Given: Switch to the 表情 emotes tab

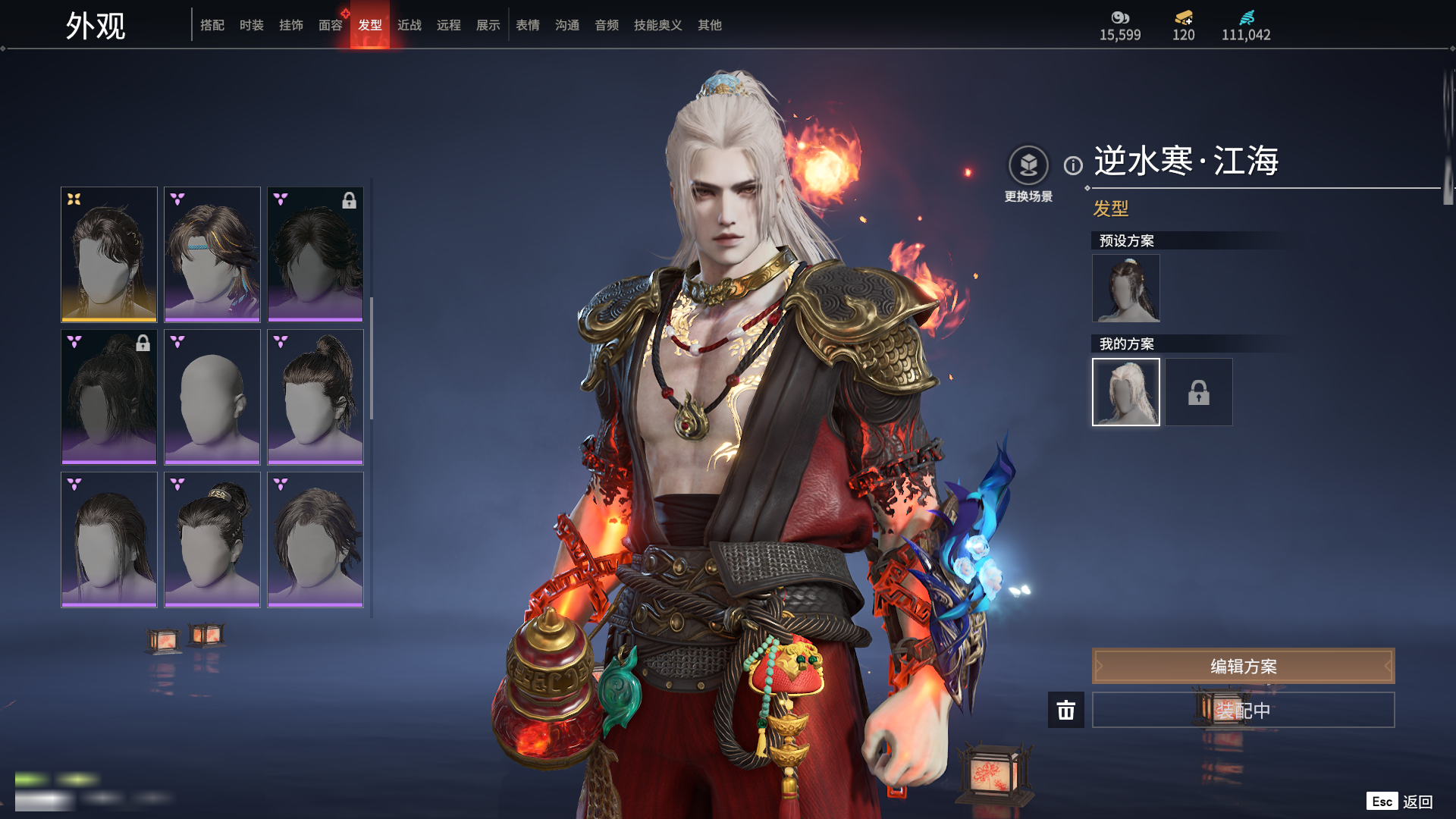Looking at the screenshot, I should [x=528, y=25].
